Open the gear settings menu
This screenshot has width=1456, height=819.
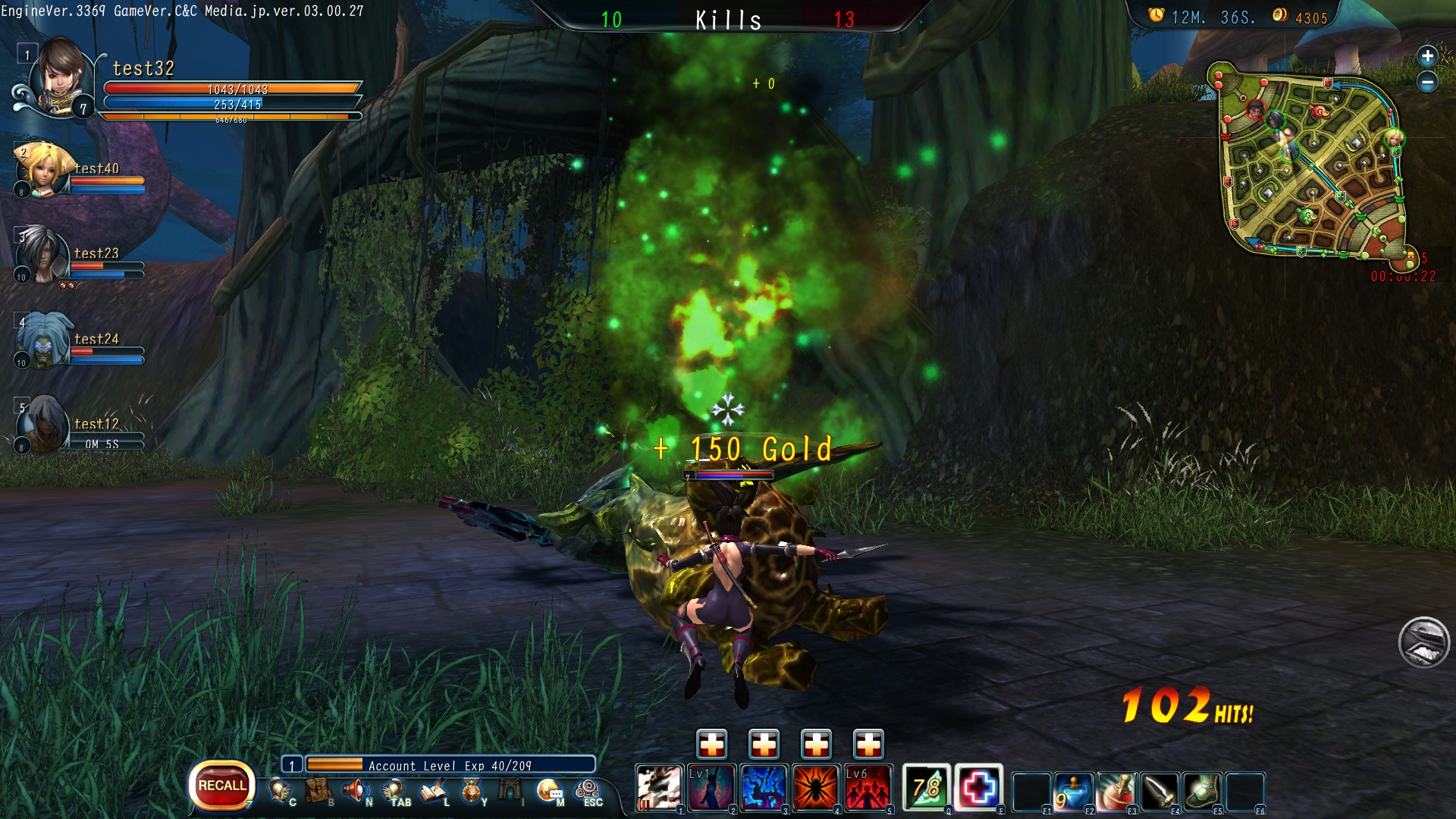[588, 791]
